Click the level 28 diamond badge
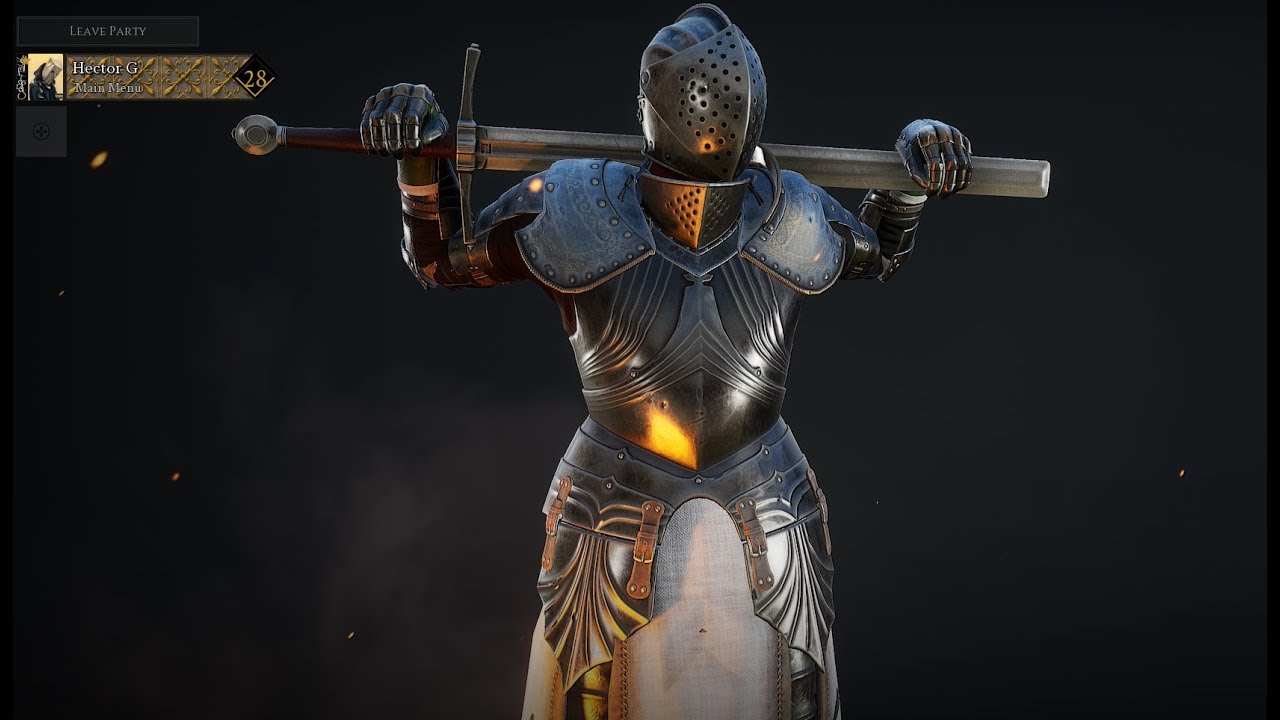 (x=255, y=77)
